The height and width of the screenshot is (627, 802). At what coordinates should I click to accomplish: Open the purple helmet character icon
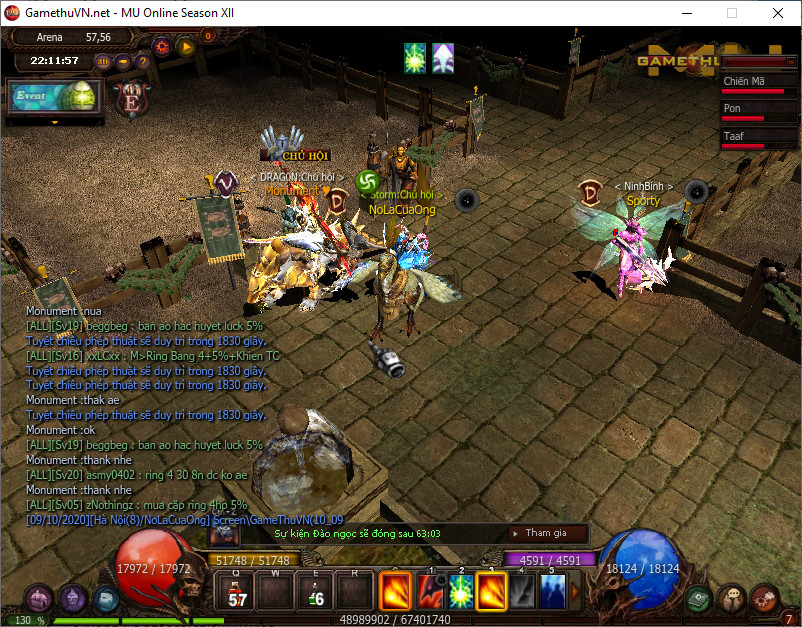coord(72,598)
